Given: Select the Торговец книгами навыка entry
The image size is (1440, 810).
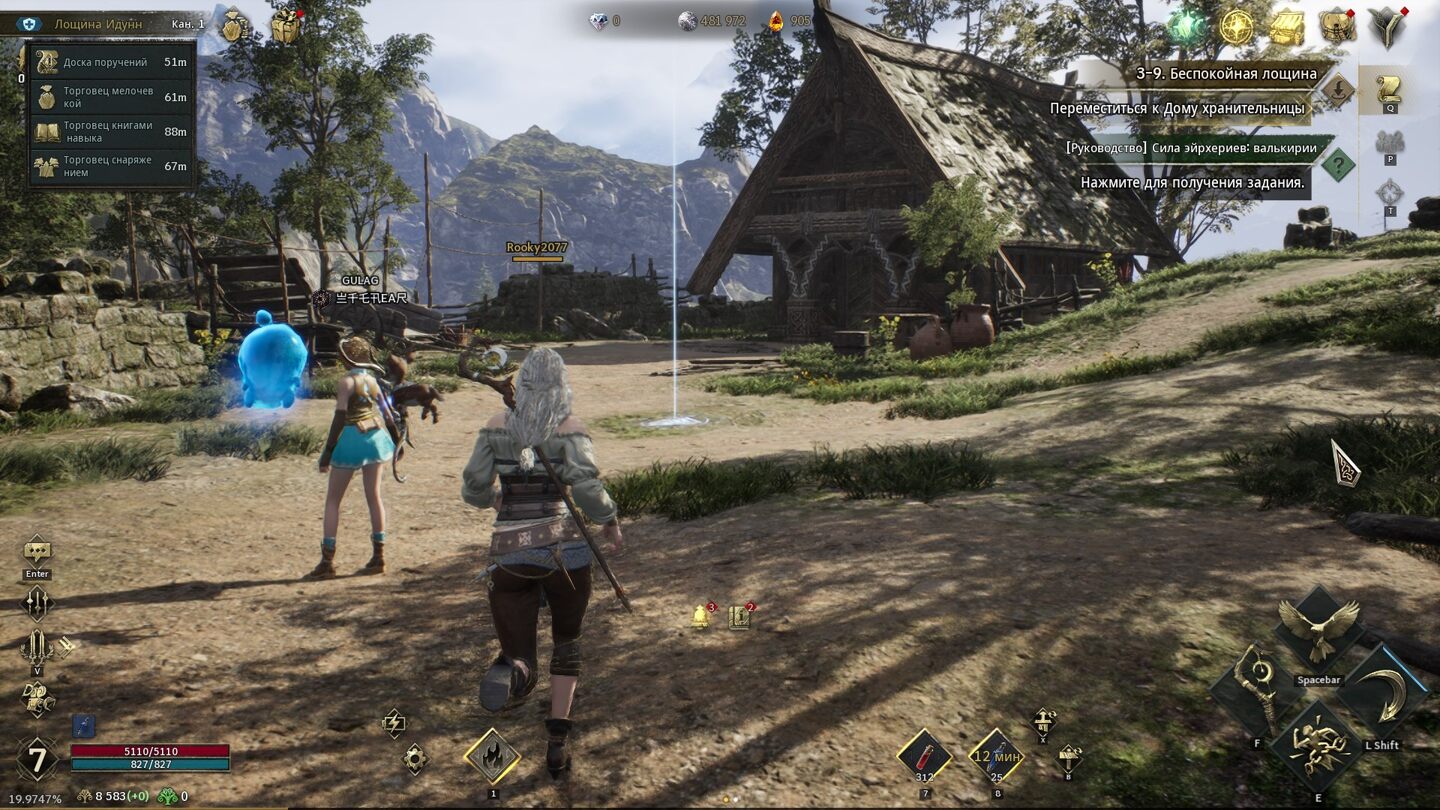Looking at the screenshot, I should (110, 132).
